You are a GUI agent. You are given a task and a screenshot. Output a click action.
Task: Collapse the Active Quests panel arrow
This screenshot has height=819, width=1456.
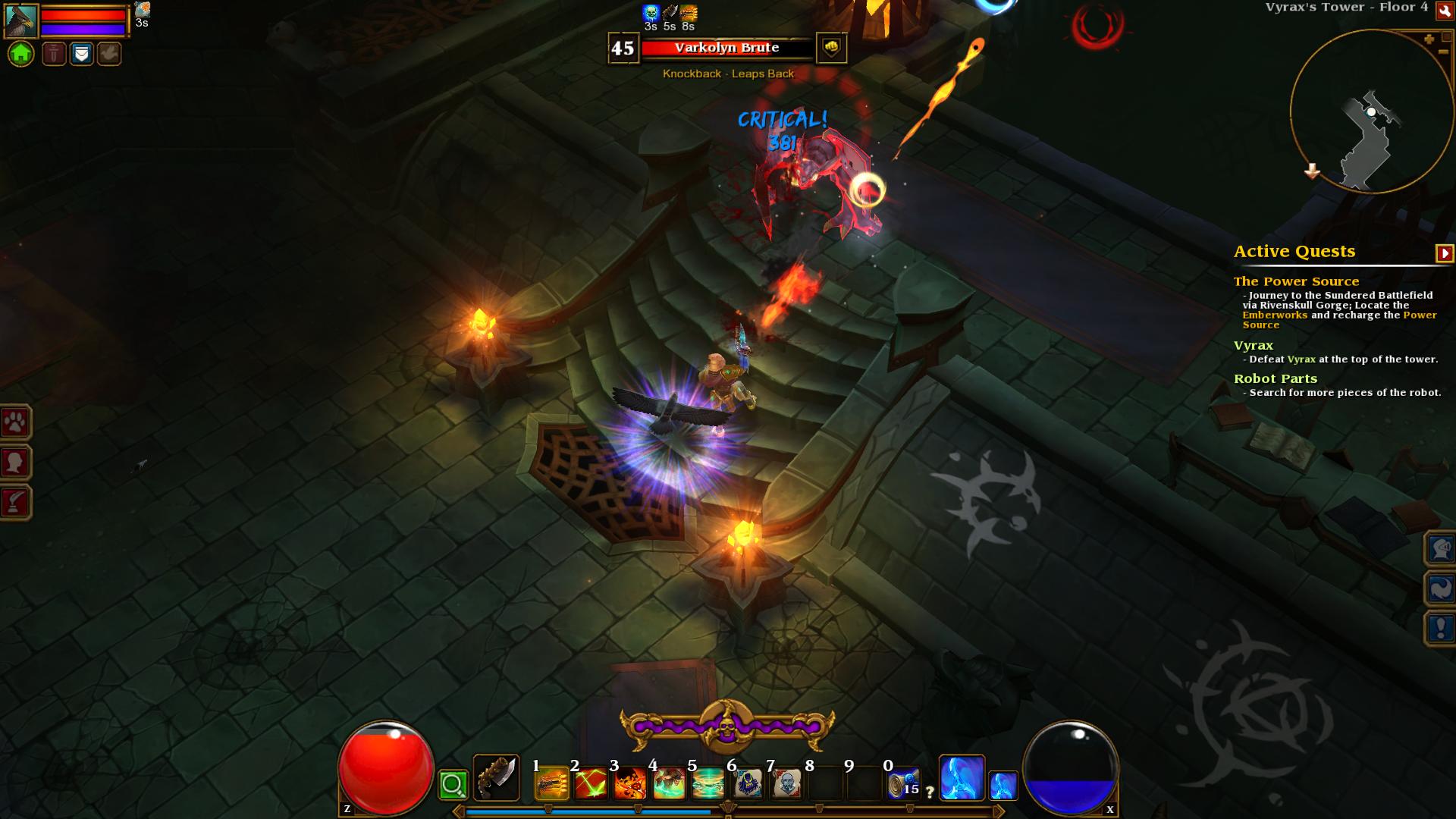tap(1445, 253)
